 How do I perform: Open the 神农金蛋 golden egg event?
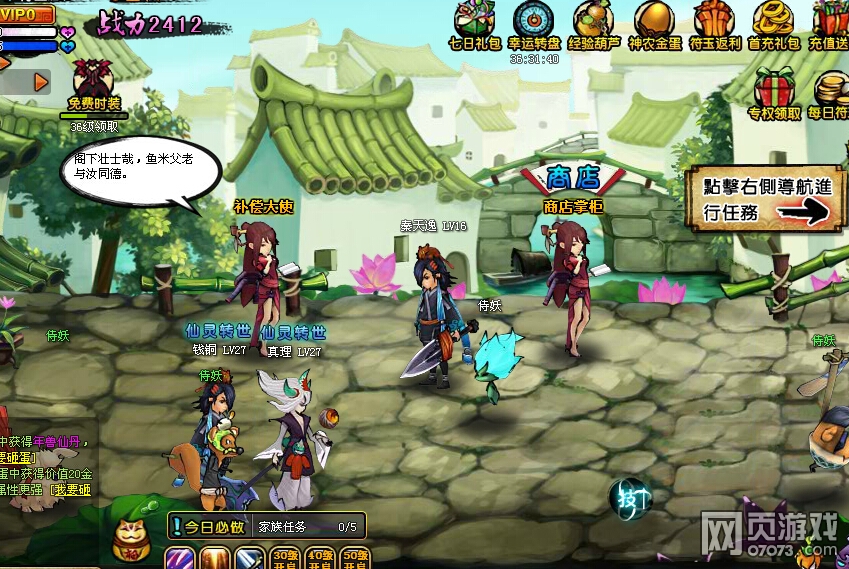(x=653, y=22)
